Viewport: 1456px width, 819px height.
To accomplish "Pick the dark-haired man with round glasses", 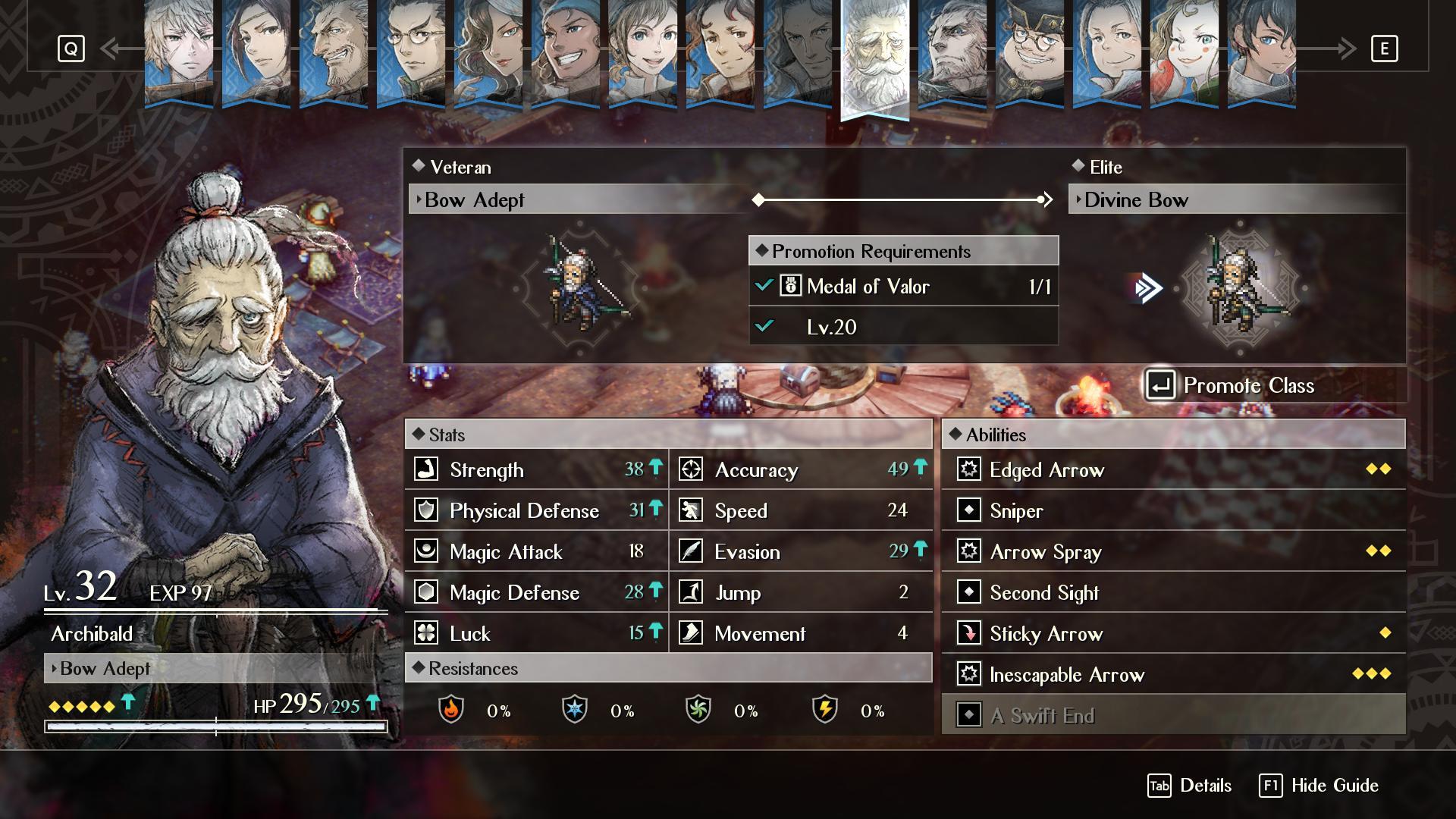I will point(411,52).
